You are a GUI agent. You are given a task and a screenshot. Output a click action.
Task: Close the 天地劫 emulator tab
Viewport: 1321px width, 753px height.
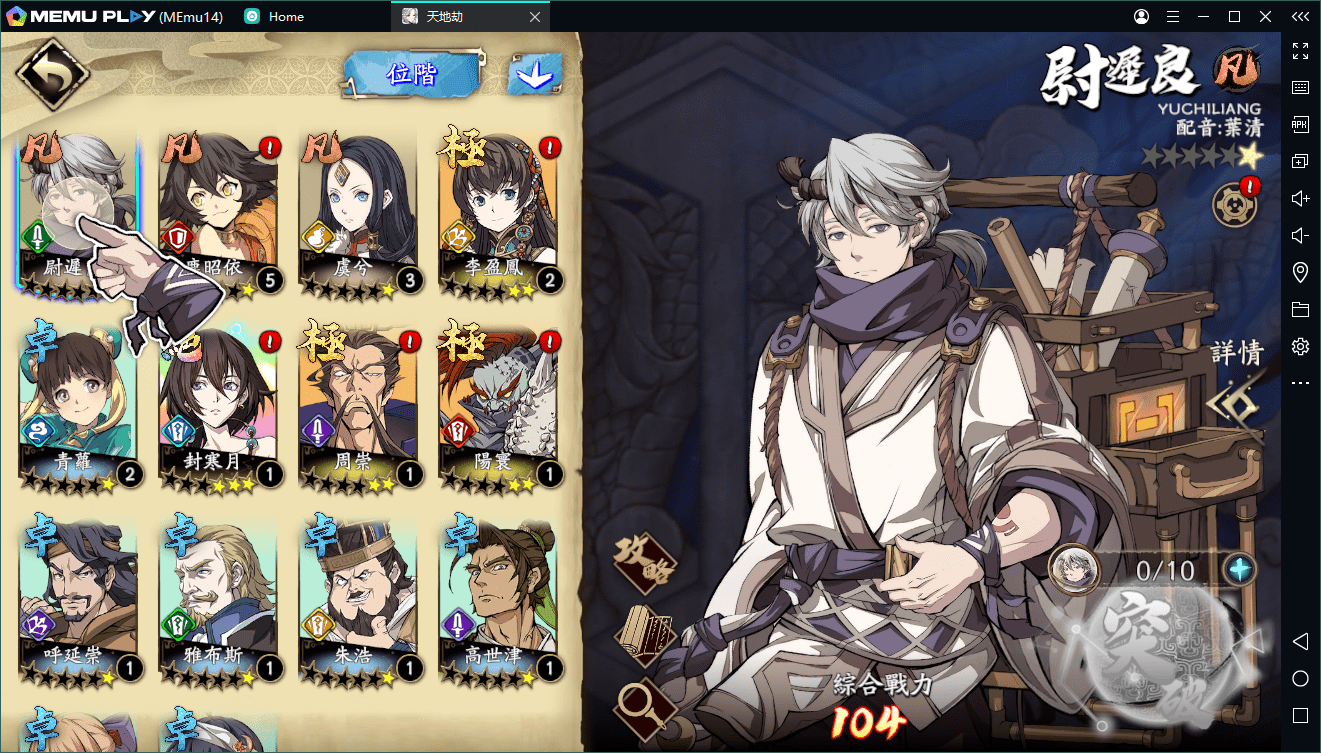click(x=535, y=17)
